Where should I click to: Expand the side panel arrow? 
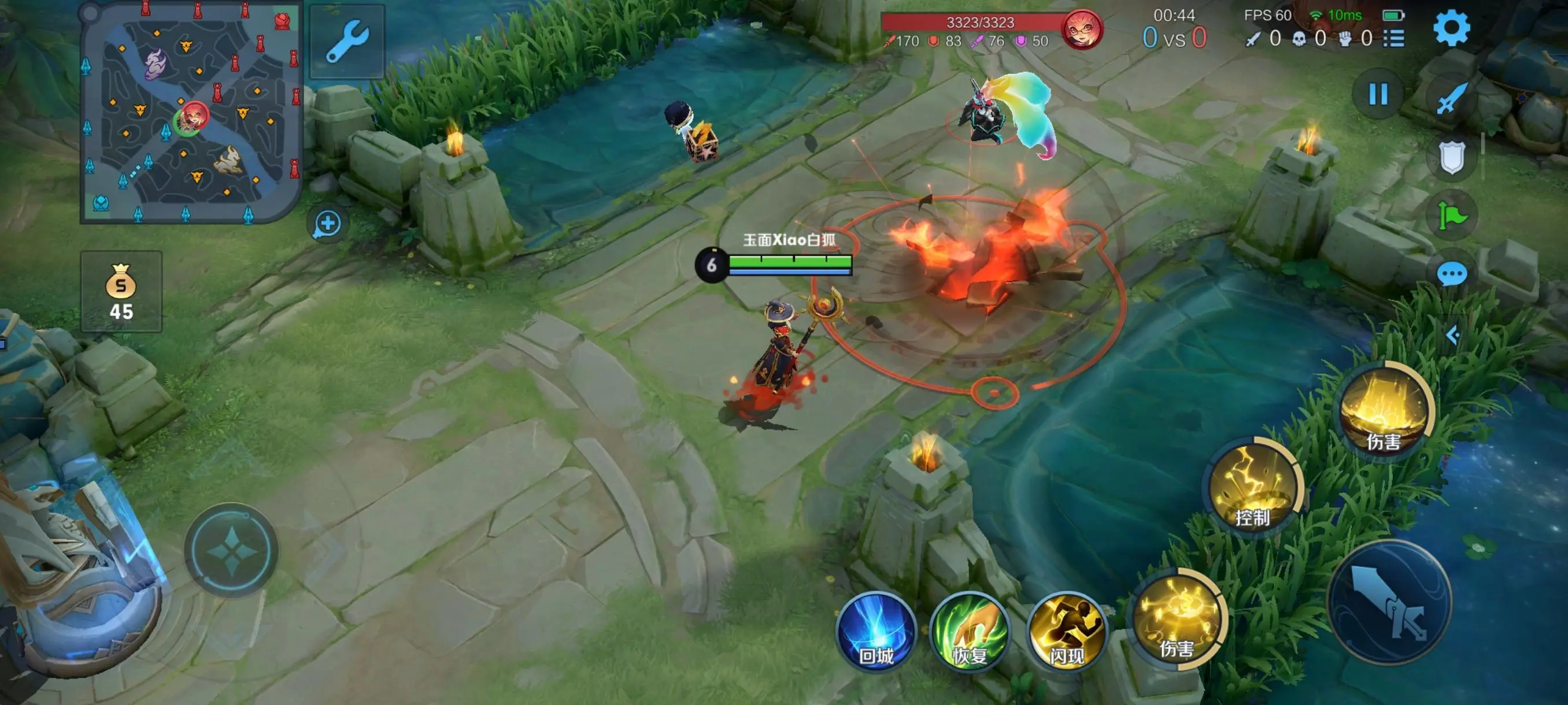[1453, 335]
